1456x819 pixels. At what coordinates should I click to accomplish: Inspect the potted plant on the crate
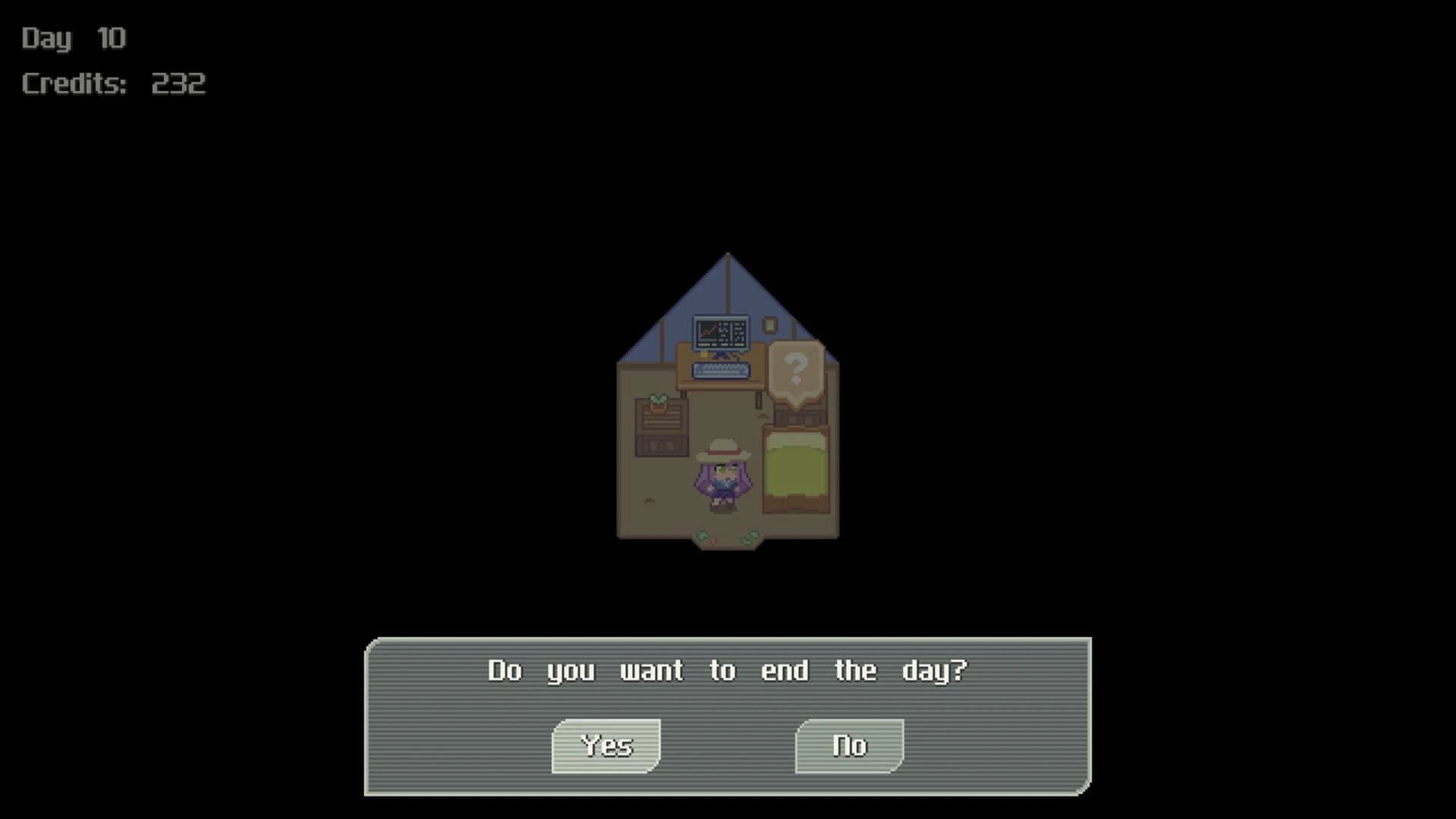pos(657,401)
